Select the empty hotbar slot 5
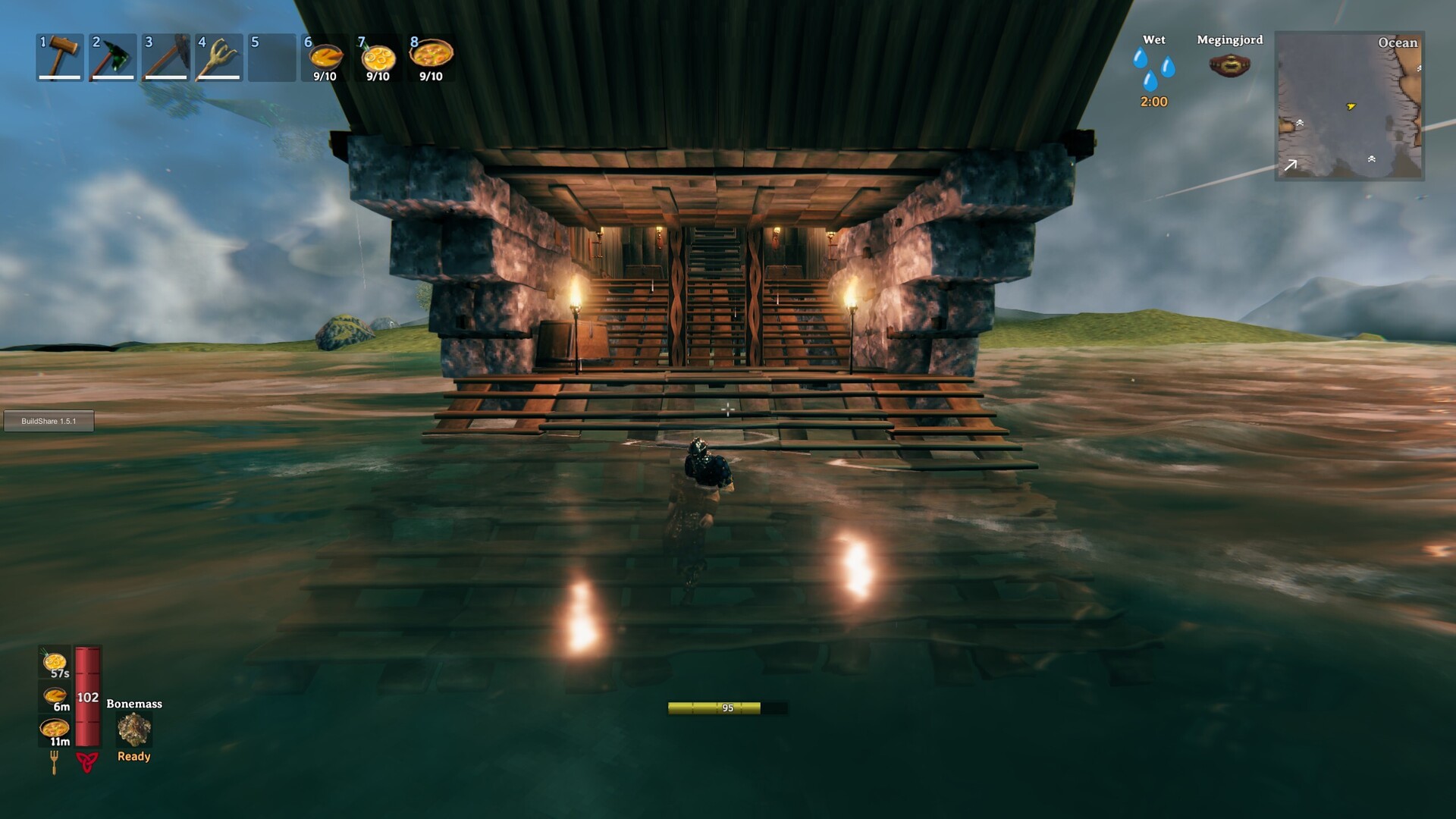 click(x=271, y=57)
